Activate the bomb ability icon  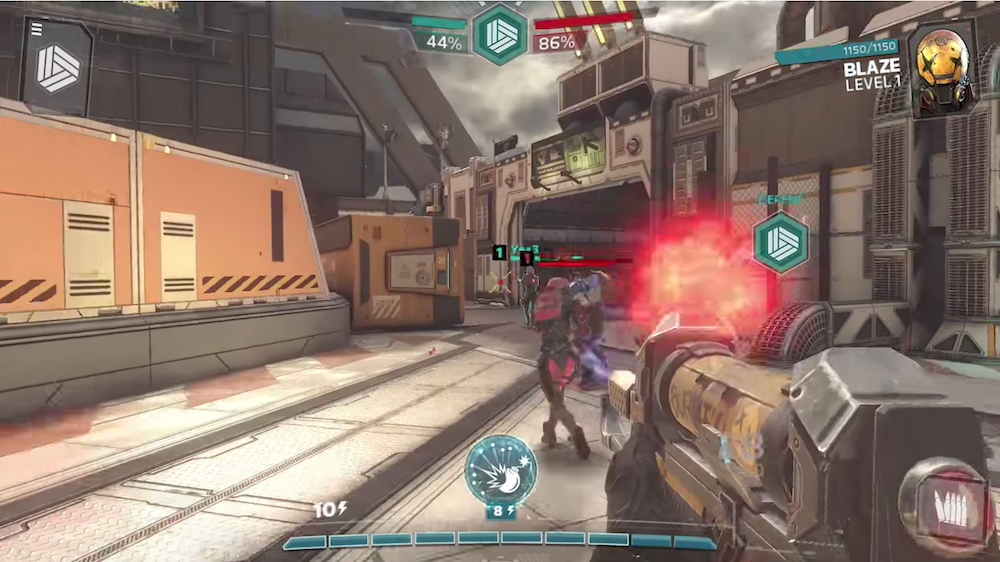tap(500, 469)
